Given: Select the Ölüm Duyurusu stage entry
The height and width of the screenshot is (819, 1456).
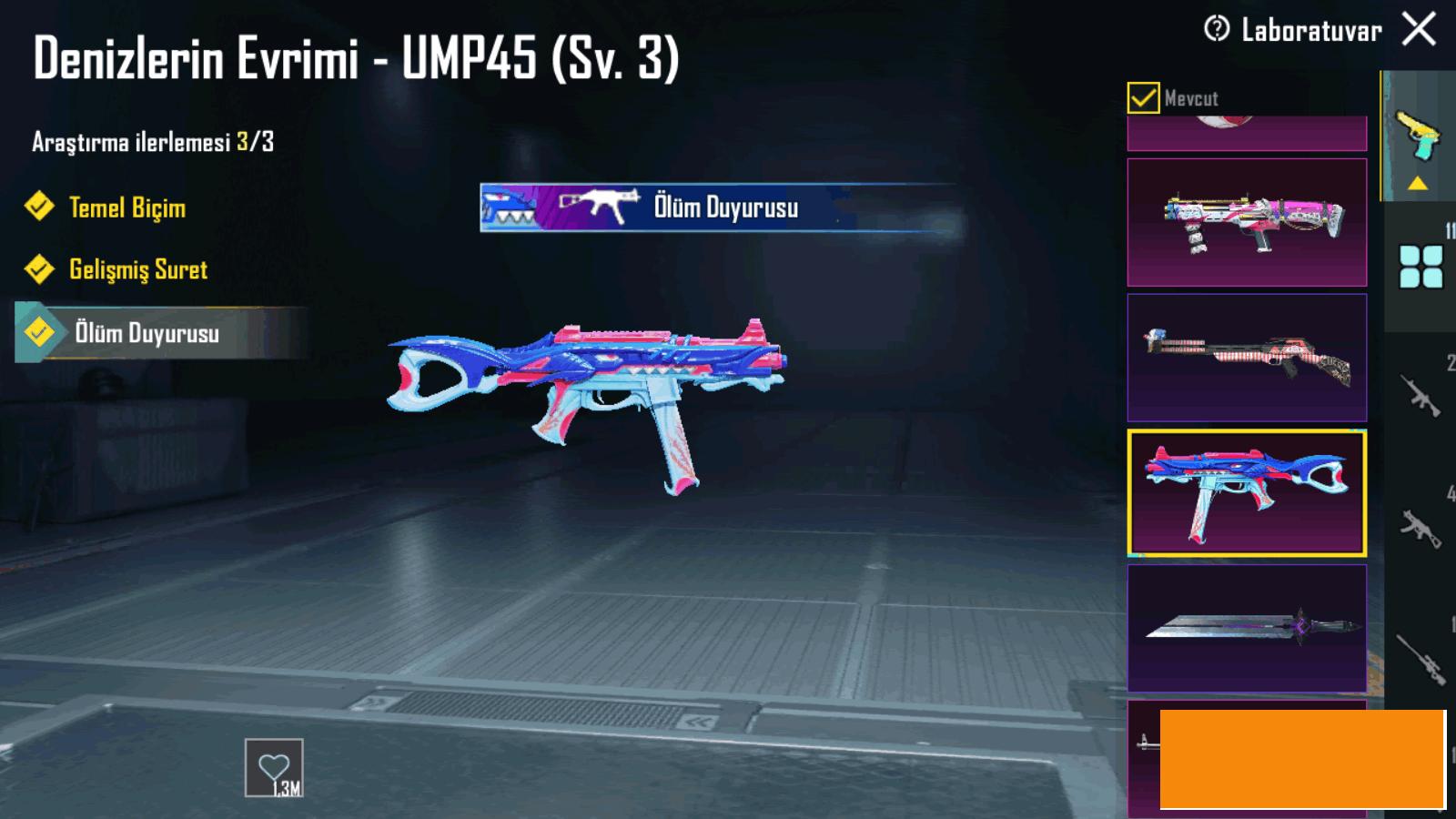Looking at the screenshot, I should [x=146, y=333].
